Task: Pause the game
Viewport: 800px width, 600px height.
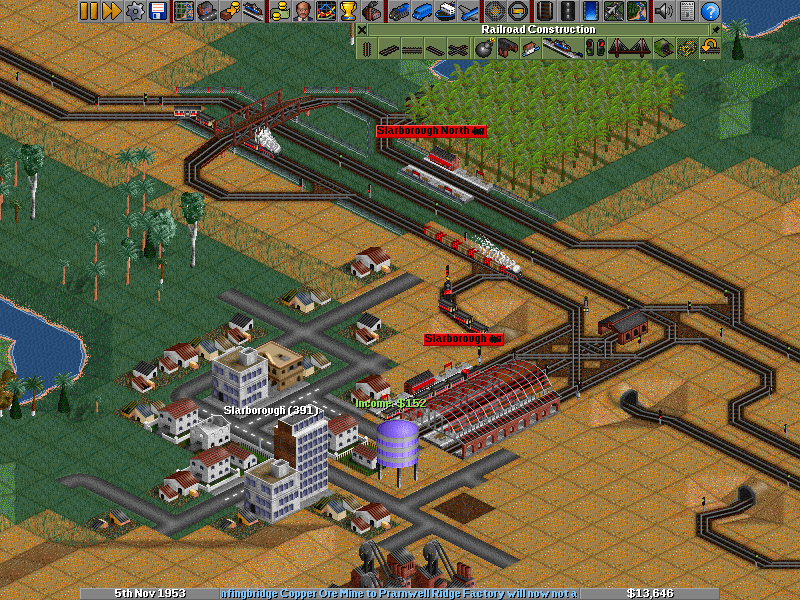Action: point(89,11)
